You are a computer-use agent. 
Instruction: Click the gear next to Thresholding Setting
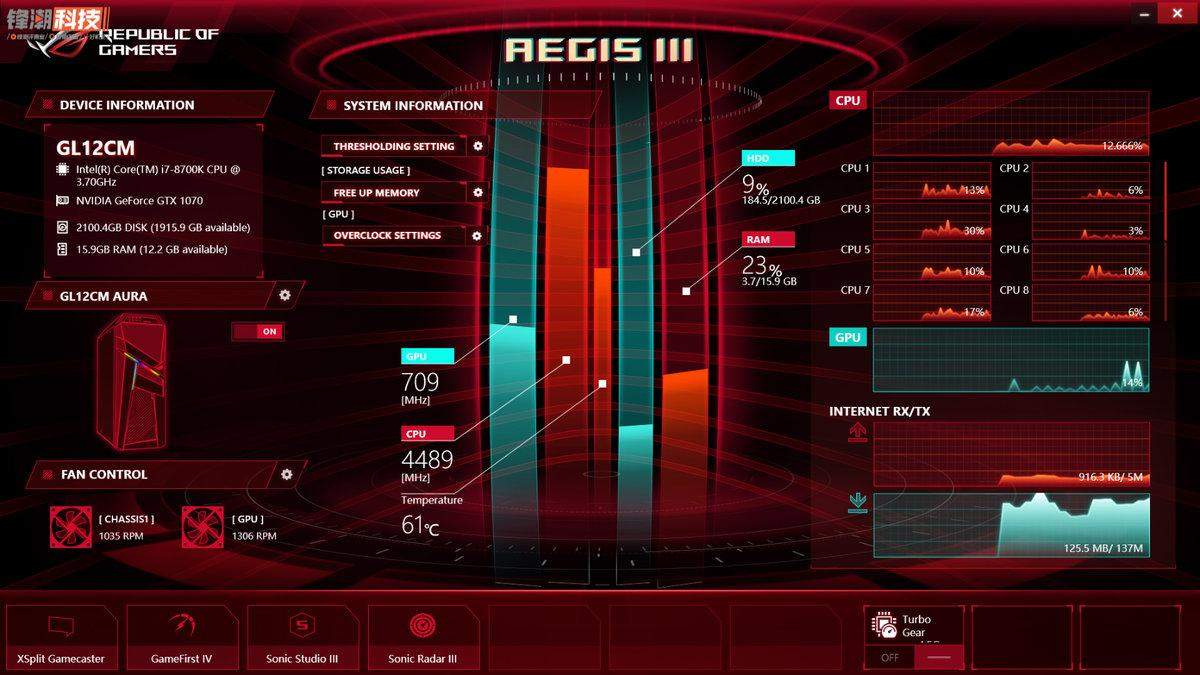click(478, 146)
